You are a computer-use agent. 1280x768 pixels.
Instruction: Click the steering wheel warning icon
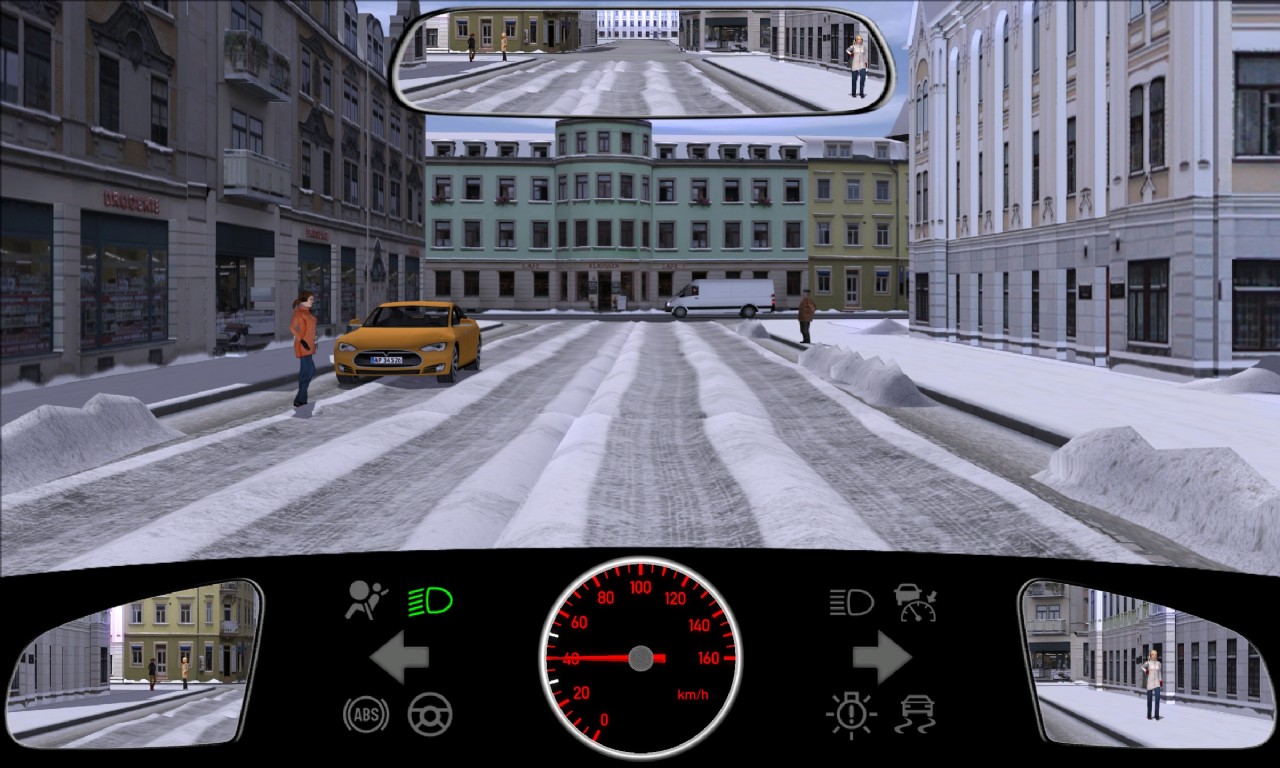(x=430, y=714)
